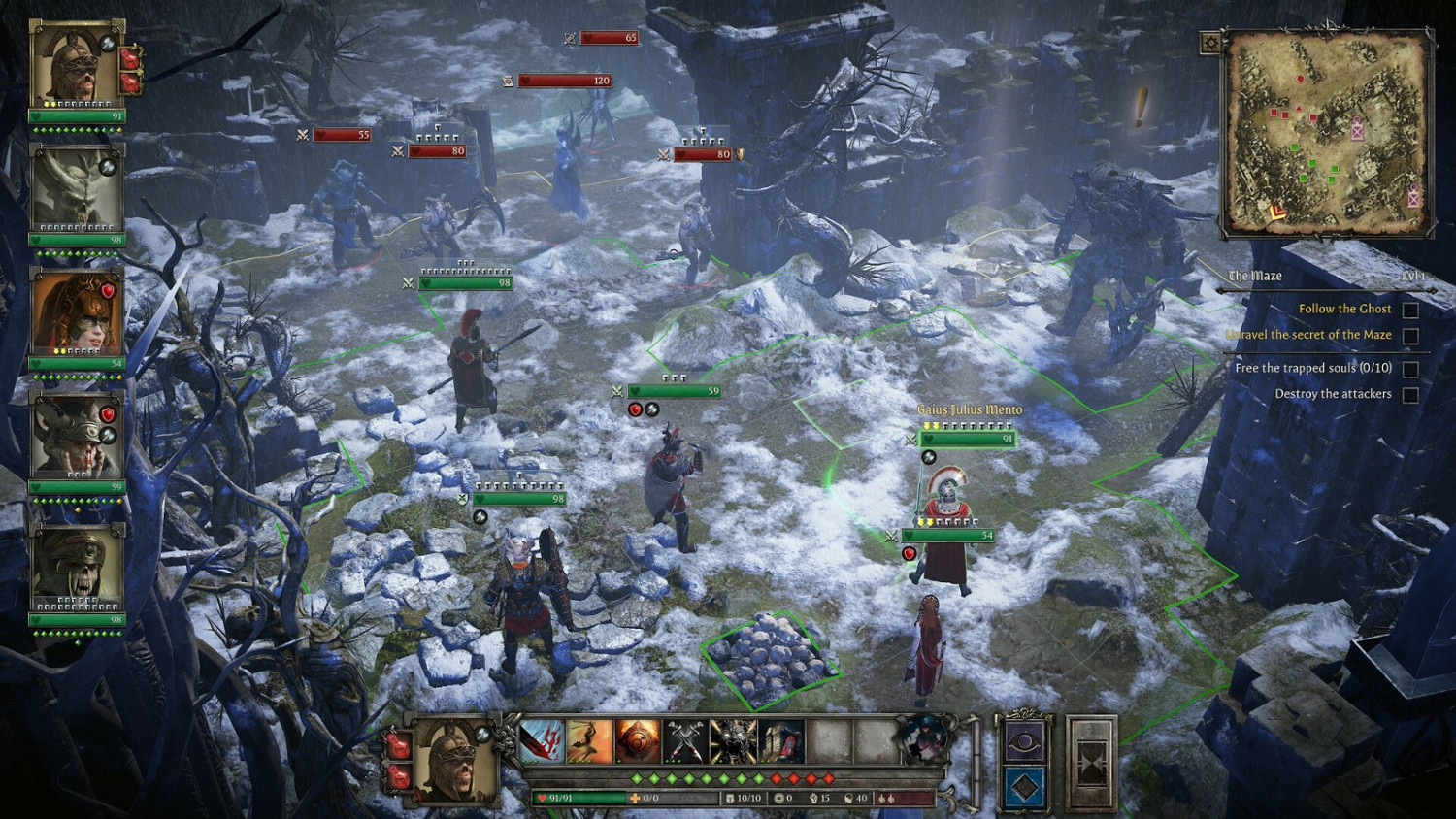1456x819 pixels.
Task: Click the gear icon on the minimap corner
Action: [1210, 43]
